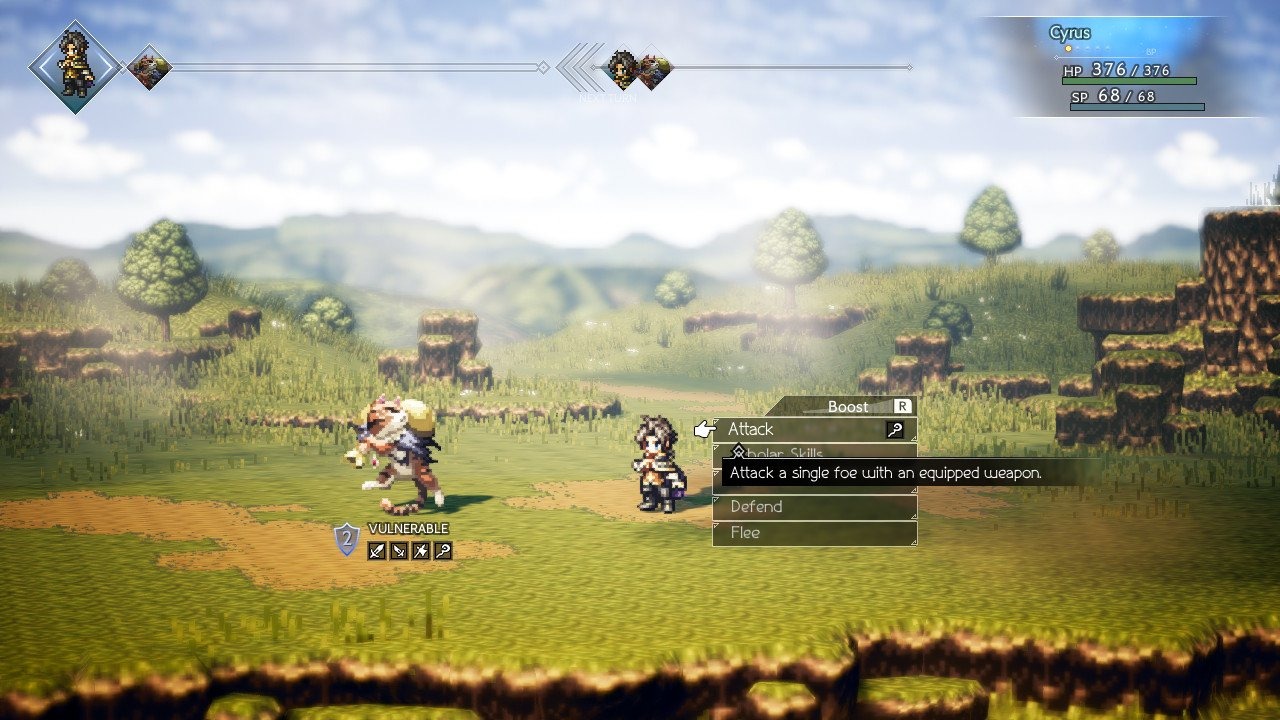Click the pointing hand cursor beside Attack
The image size is (1280, 720).
705,430
